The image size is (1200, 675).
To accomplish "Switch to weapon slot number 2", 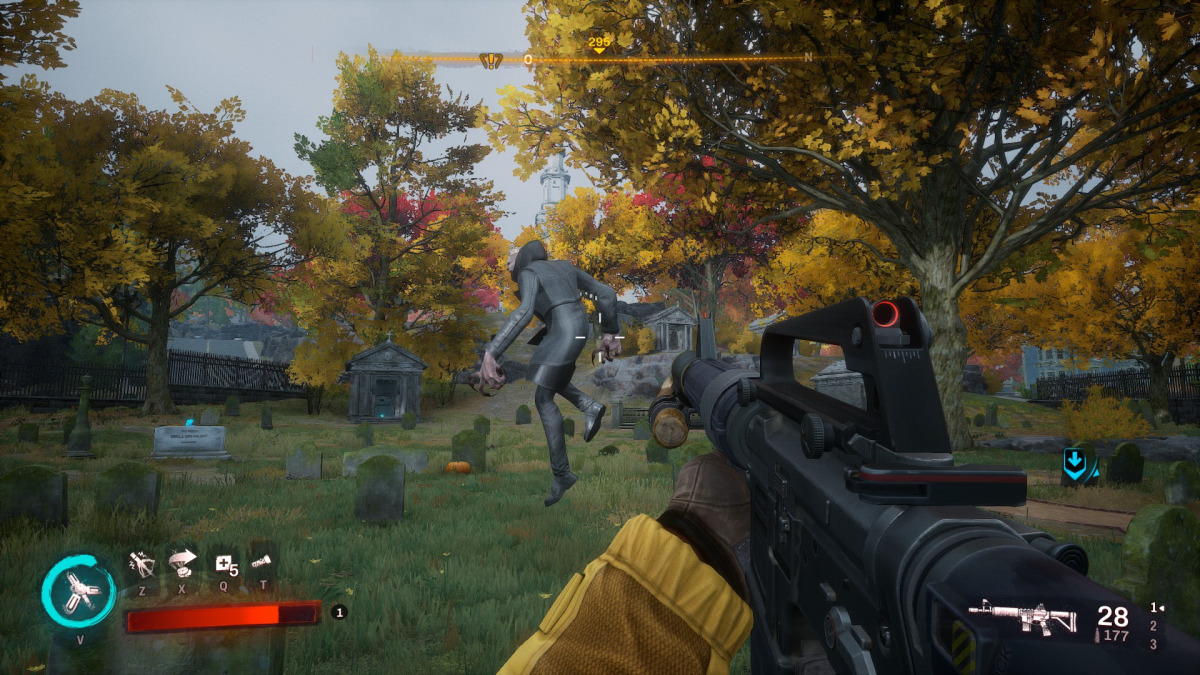I will pos(1153,626).
